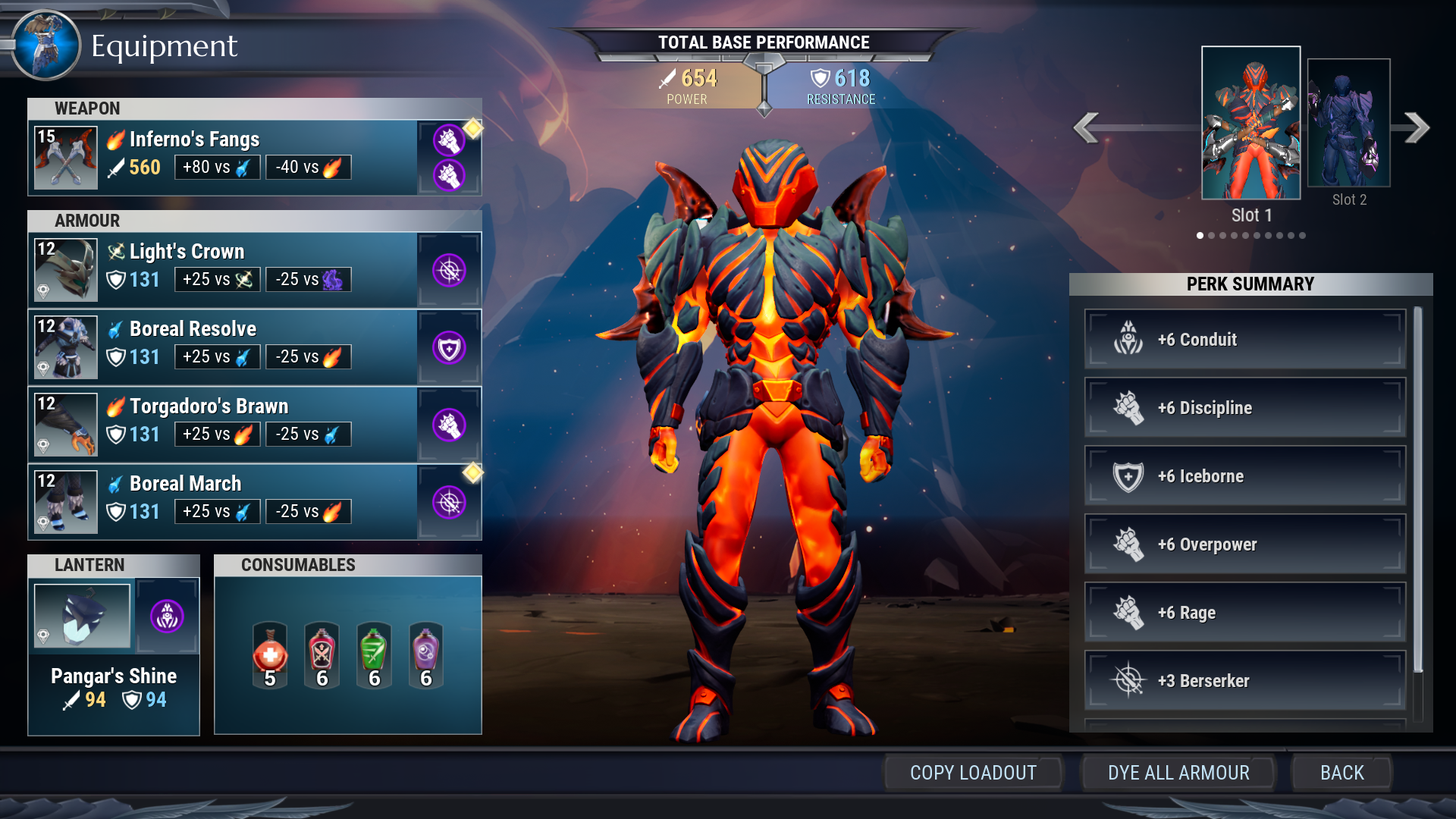The width and height of the screenshot is (1456, 819).
Task: Click the +6 Conduit perk icon
Action: pos(1130,339)
